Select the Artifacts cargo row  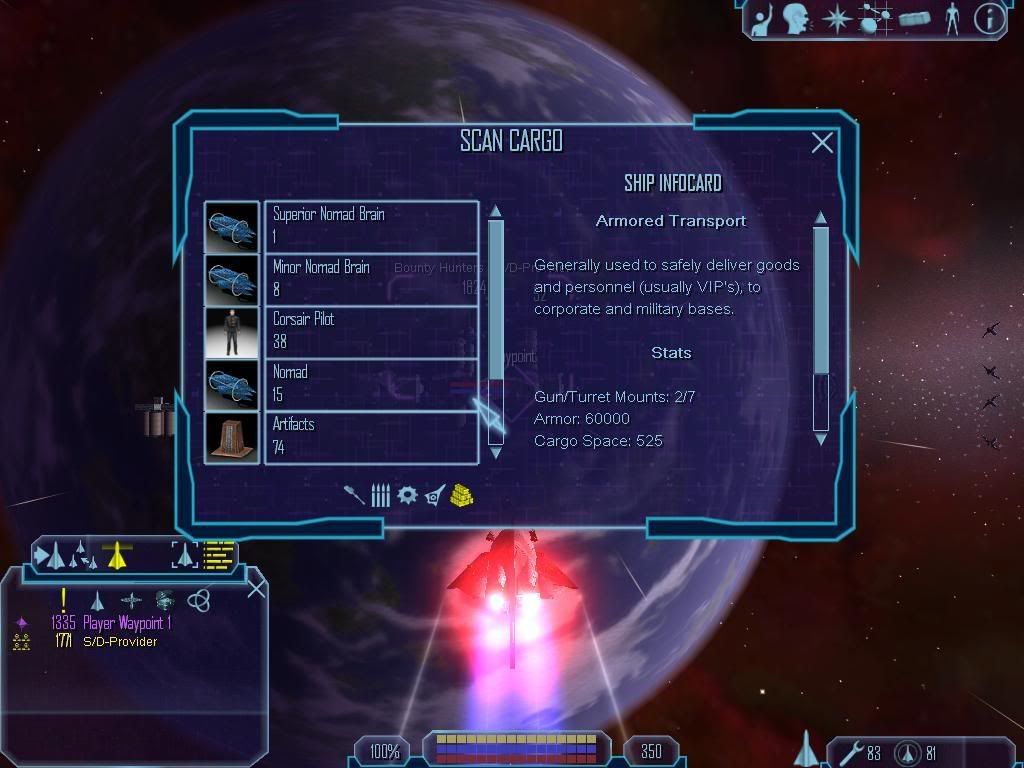click(x=370, y=437)
